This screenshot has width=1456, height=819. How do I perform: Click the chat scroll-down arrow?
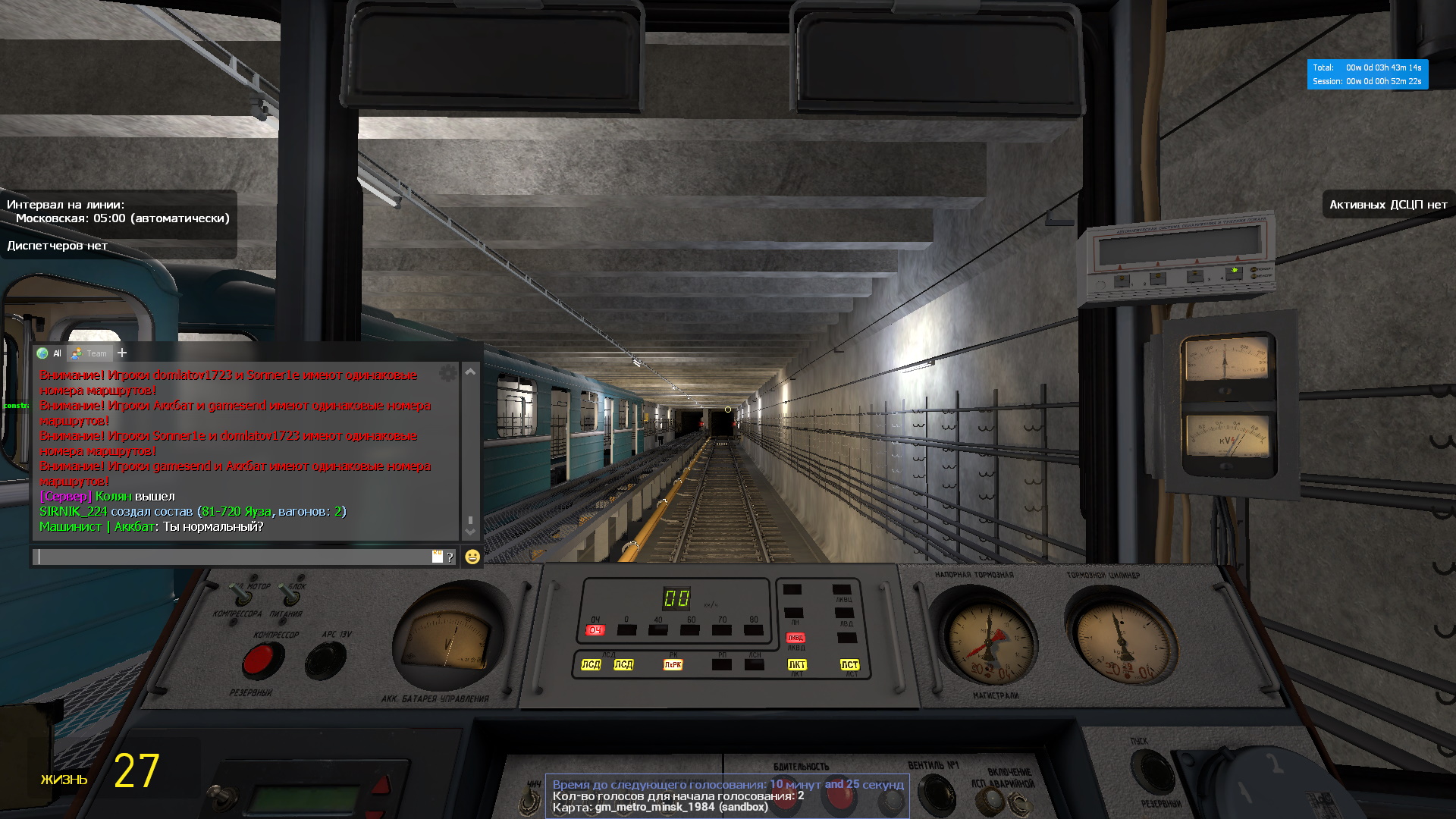pyautogui.click(x=470, y=532)
